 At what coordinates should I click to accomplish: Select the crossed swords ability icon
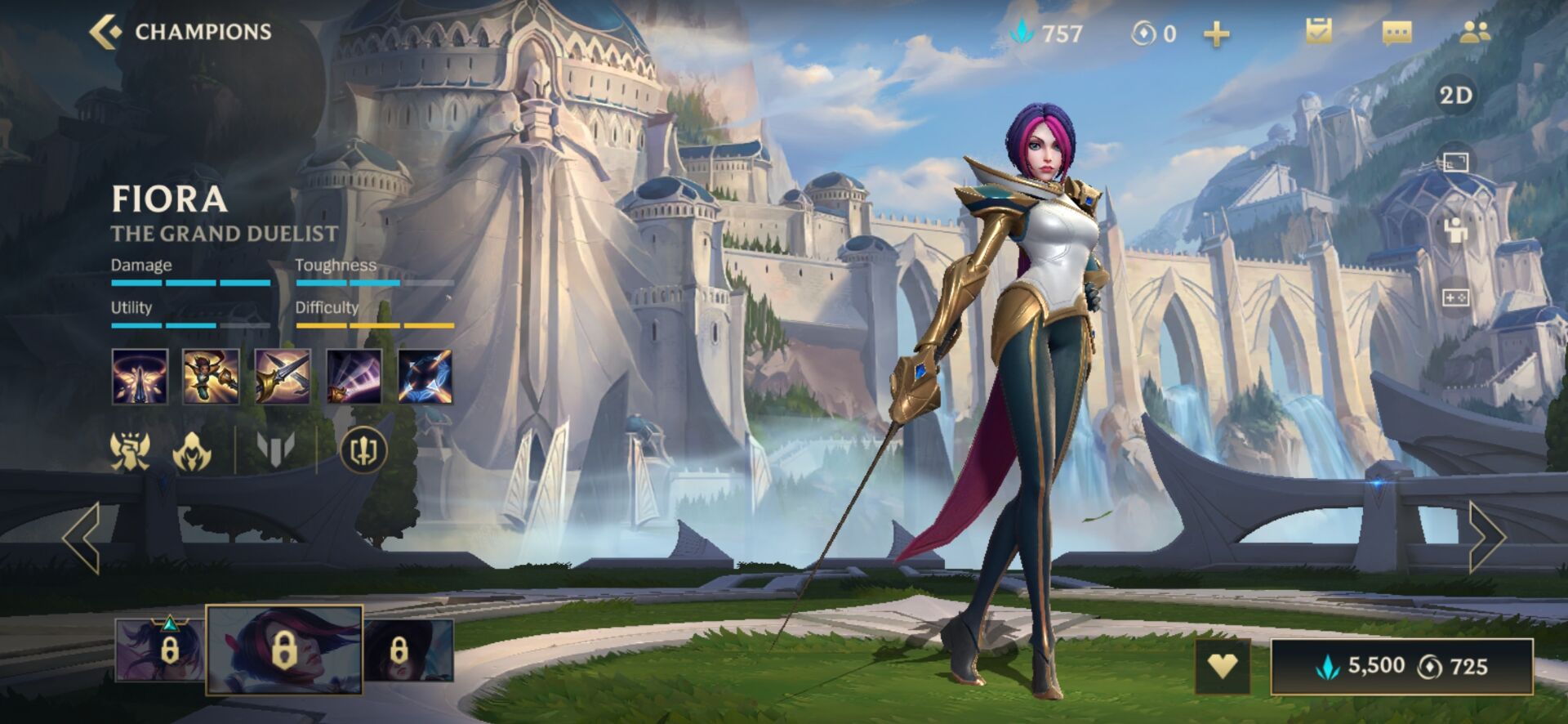[283, 377]
